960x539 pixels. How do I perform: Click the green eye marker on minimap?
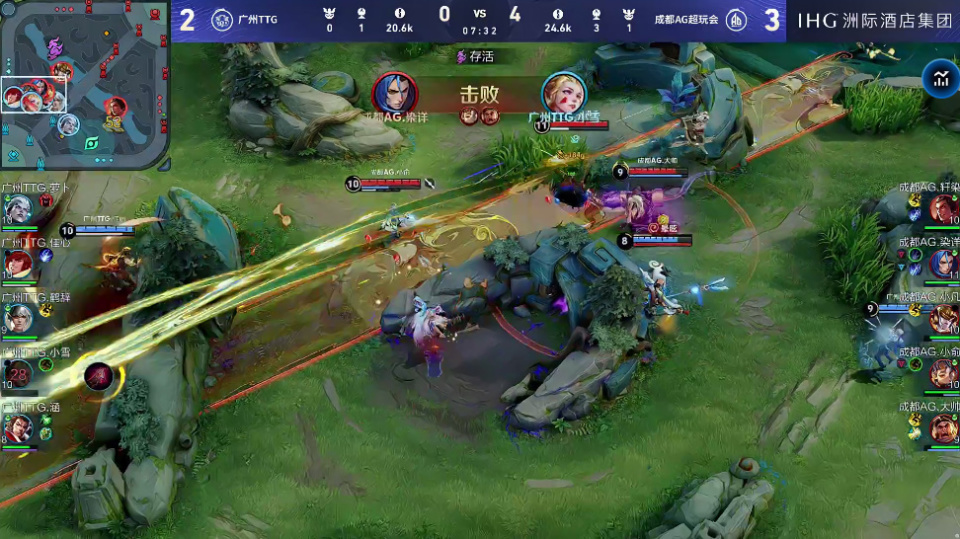(92, 143)
